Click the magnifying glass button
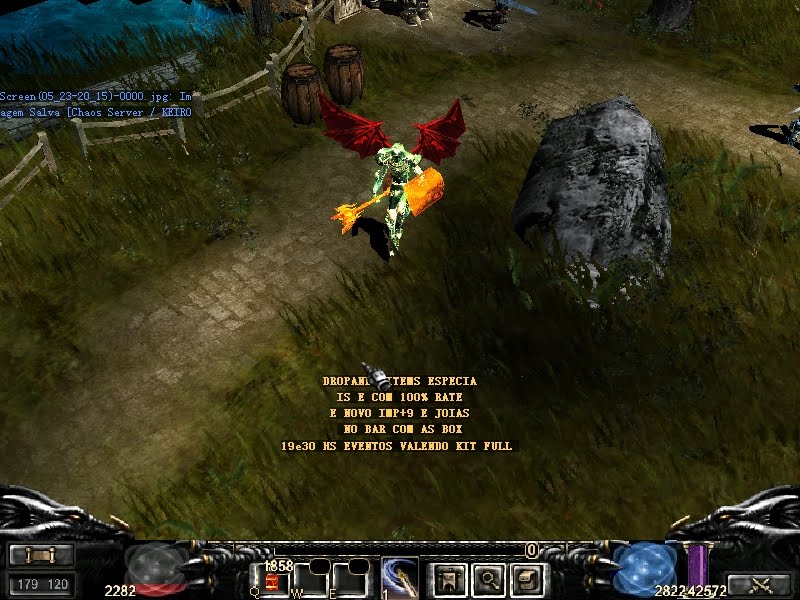 tap(488, 578)
